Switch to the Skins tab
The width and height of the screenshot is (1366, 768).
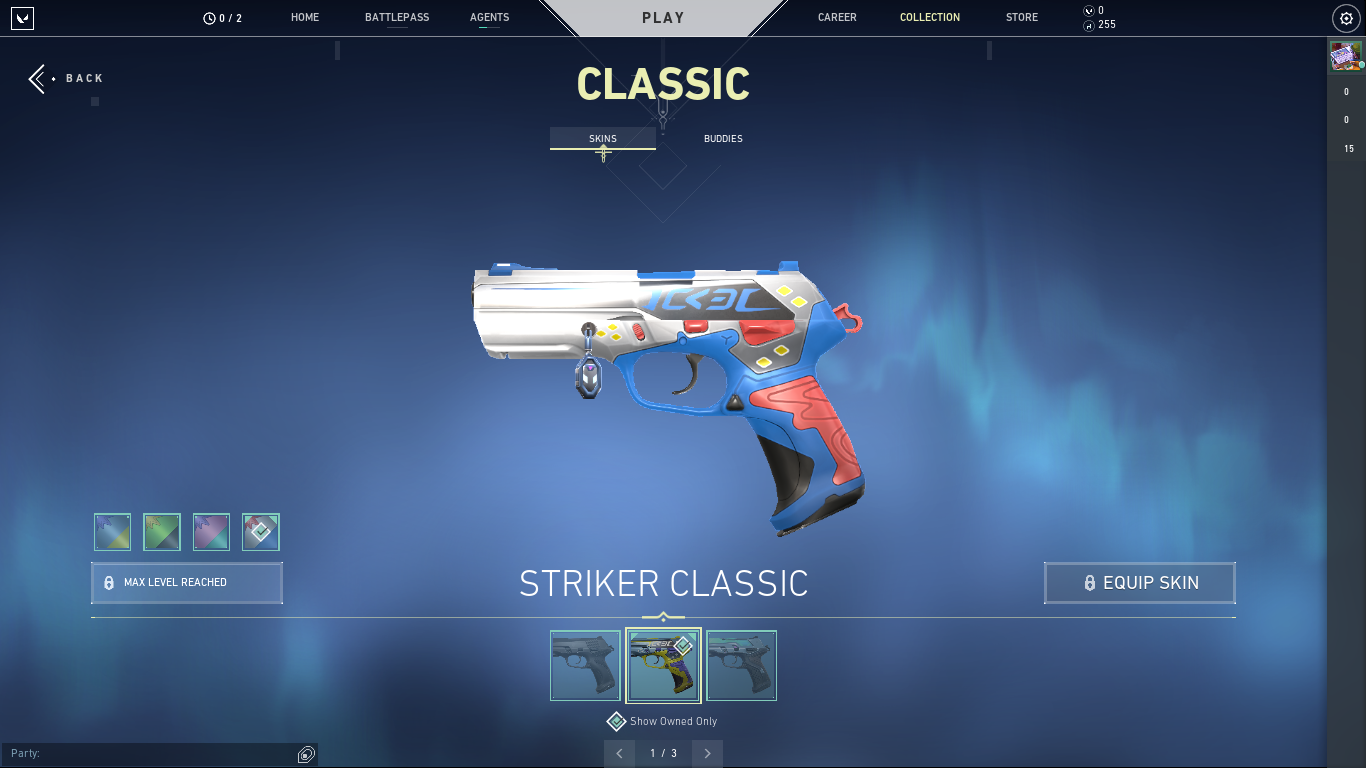point(603,139)
